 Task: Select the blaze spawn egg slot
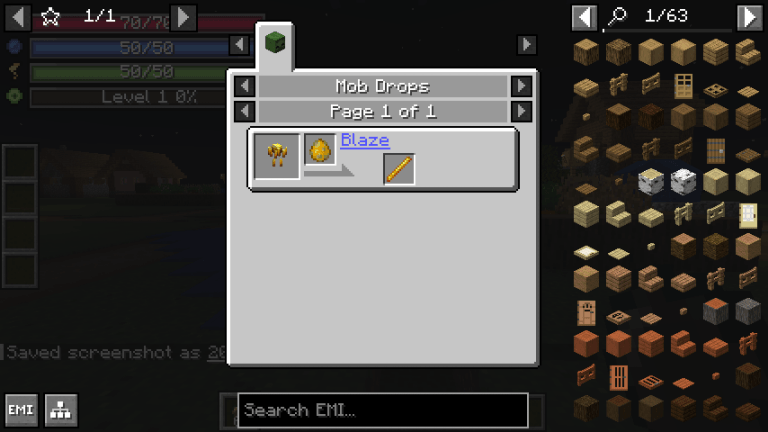point(320,150)
